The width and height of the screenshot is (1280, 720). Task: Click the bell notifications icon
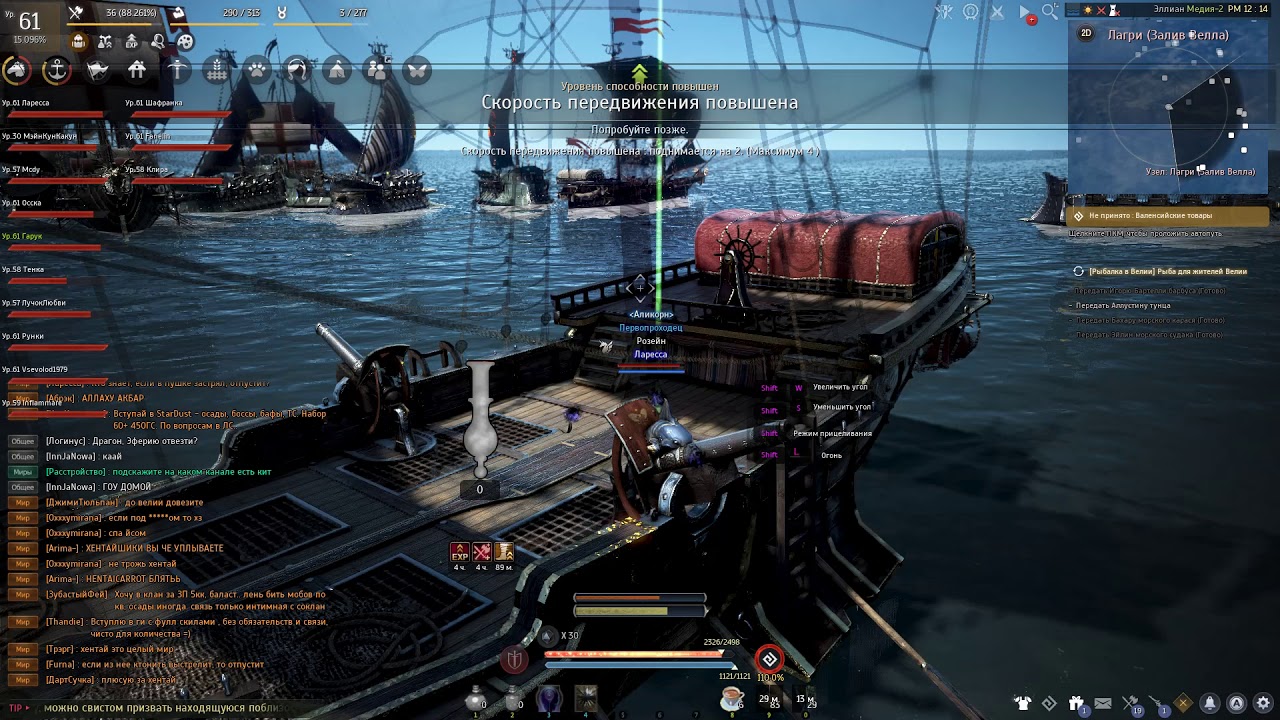tap(1210, 703)
